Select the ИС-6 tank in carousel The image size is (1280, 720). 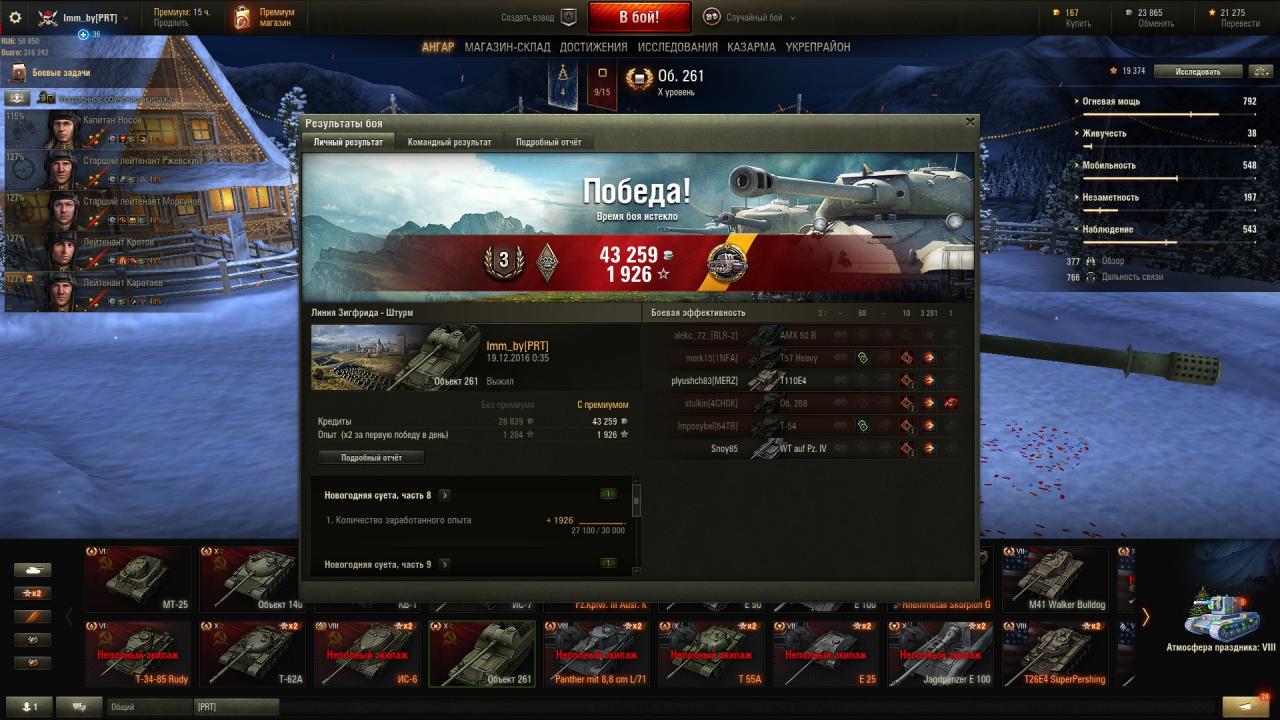[365, 653]
